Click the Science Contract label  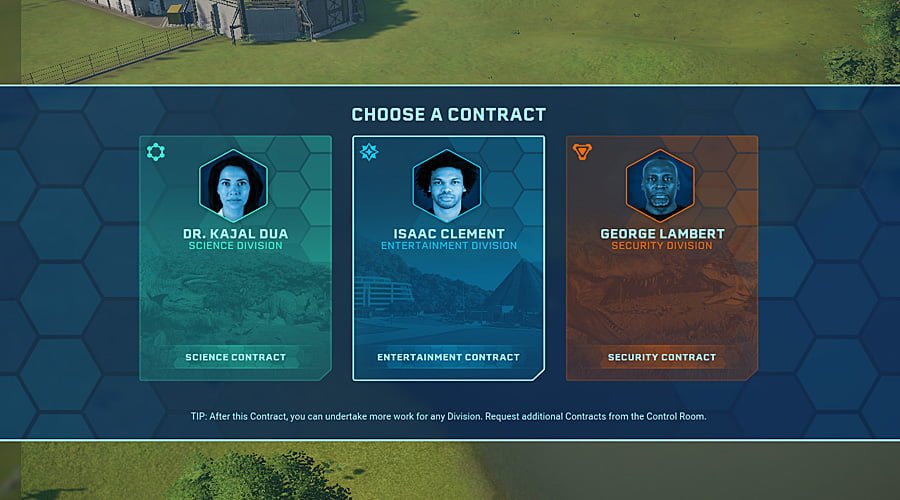coord(235,357)
